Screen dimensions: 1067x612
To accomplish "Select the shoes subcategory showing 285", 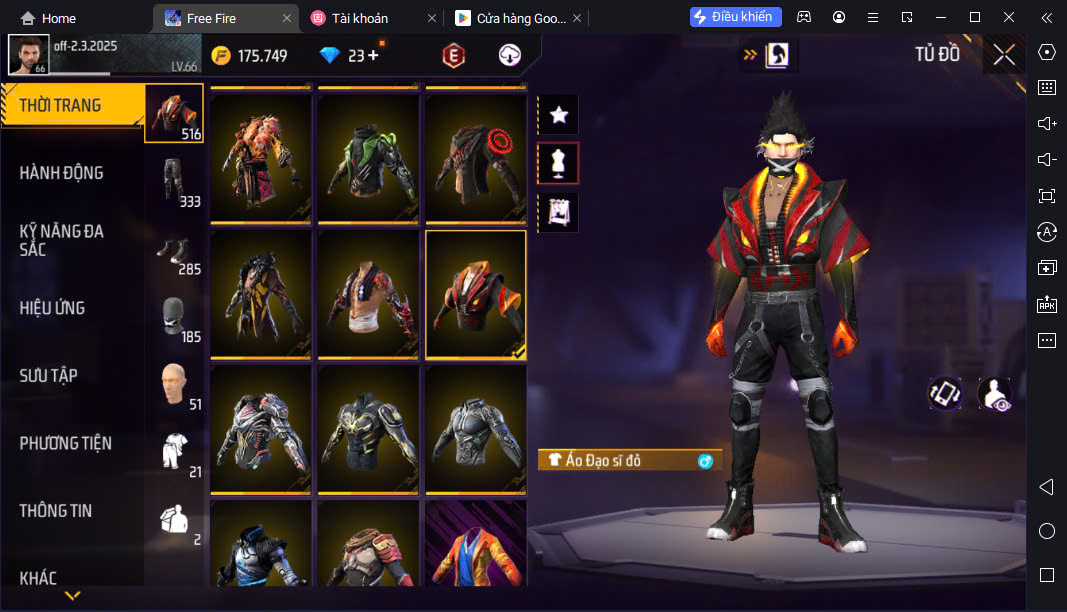I will tap(175, 248).
